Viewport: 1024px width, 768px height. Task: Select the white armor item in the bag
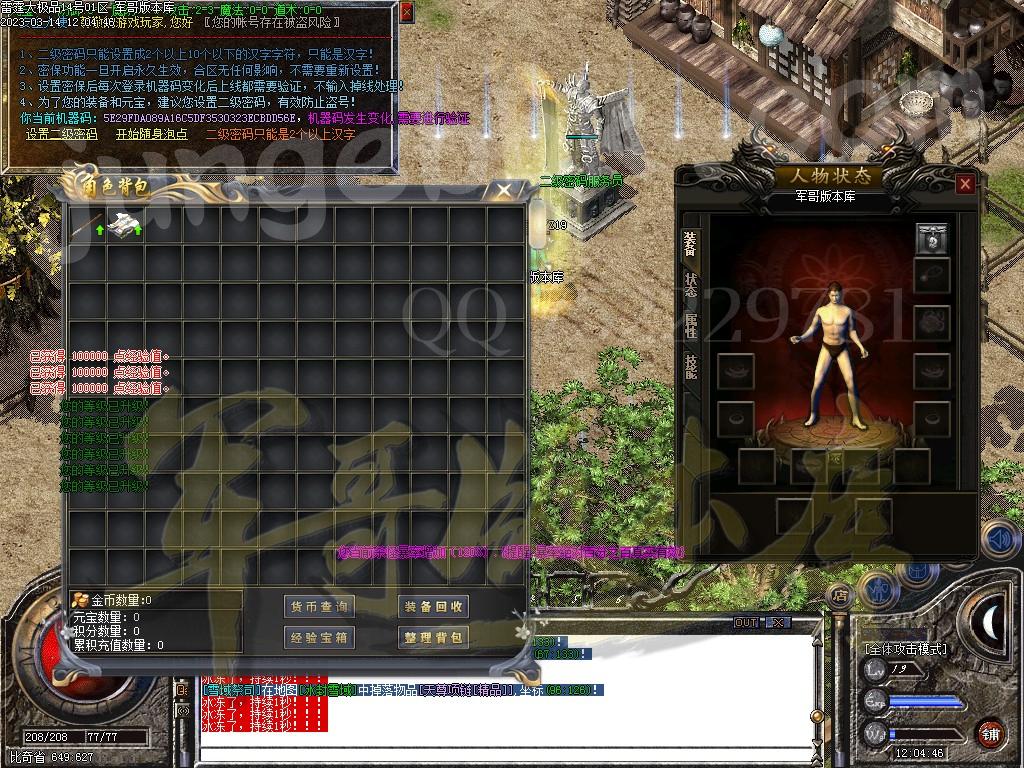point(124,225)
